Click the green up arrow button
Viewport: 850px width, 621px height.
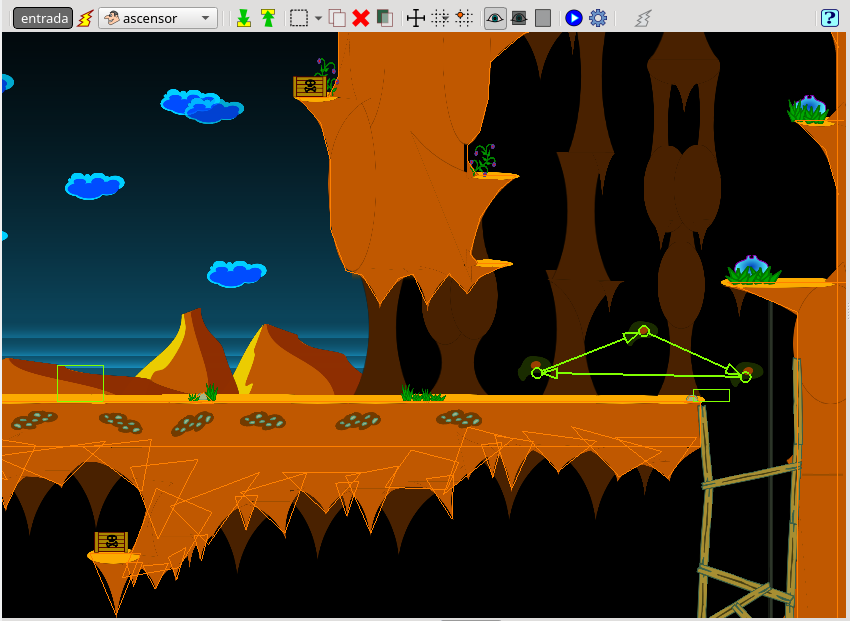coord(268,18)
